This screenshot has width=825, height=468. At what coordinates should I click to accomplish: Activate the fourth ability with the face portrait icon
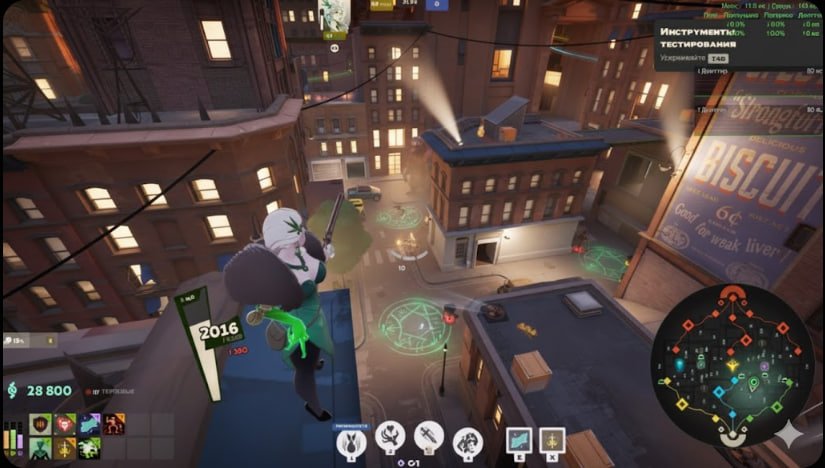tap(467, 438)
